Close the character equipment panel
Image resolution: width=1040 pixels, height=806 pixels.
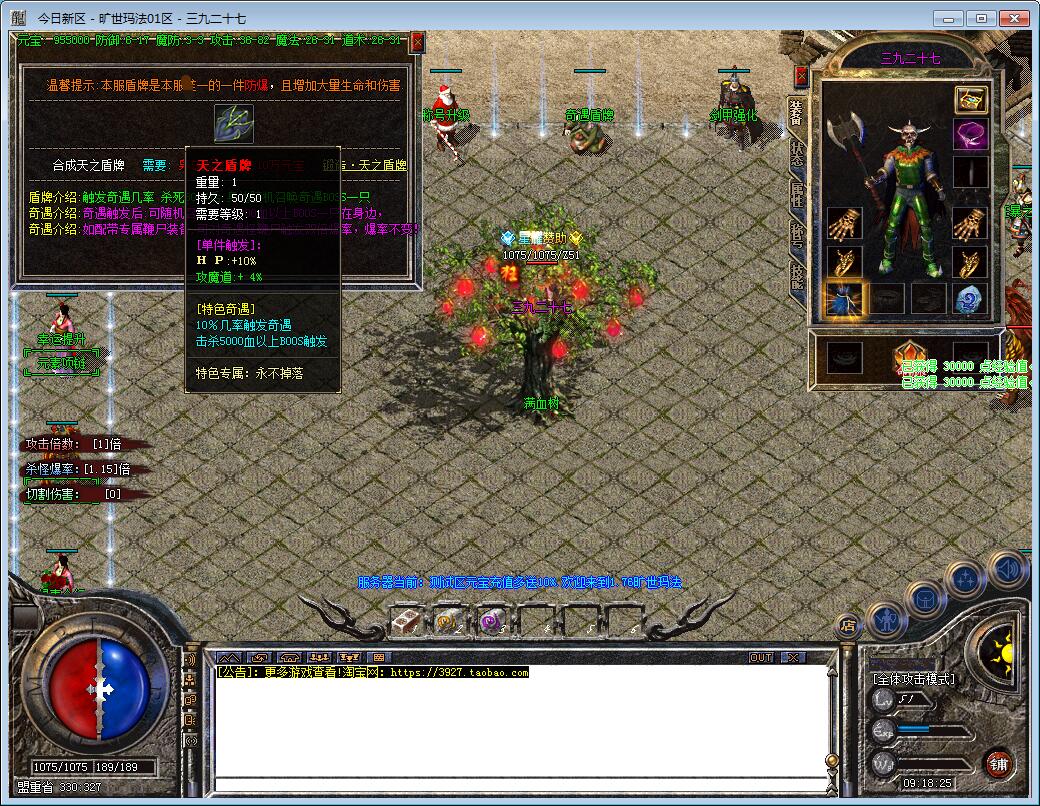pos(800,76)
